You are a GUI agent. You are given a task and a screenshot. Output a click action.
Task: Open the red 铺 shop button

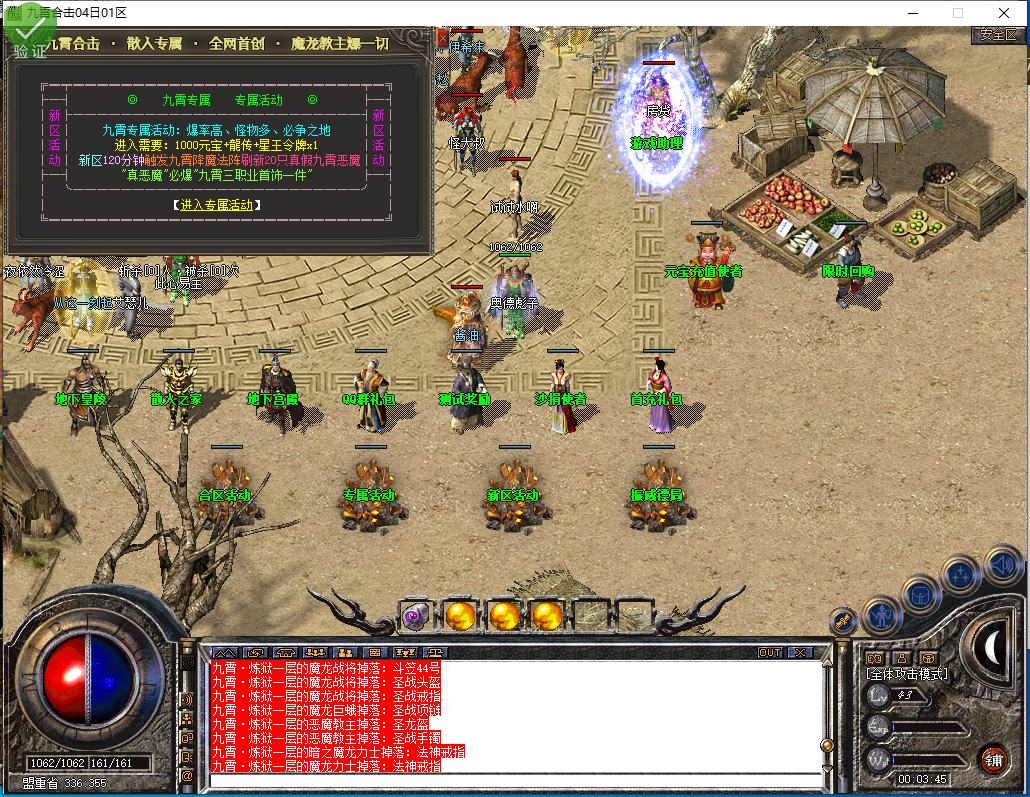point(993,758)
